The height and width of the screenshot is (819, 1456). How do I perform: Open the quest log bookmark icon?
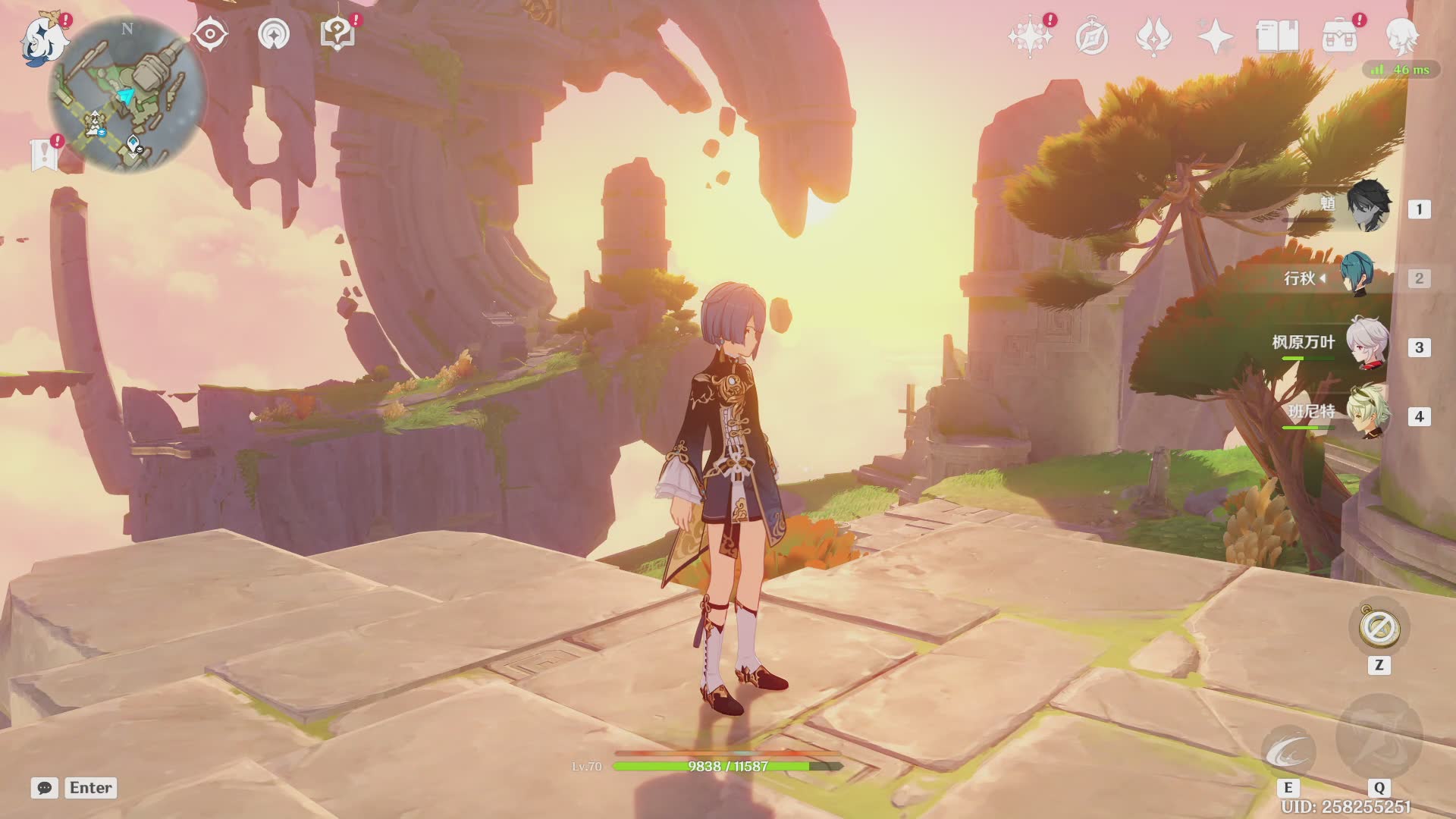45,154
